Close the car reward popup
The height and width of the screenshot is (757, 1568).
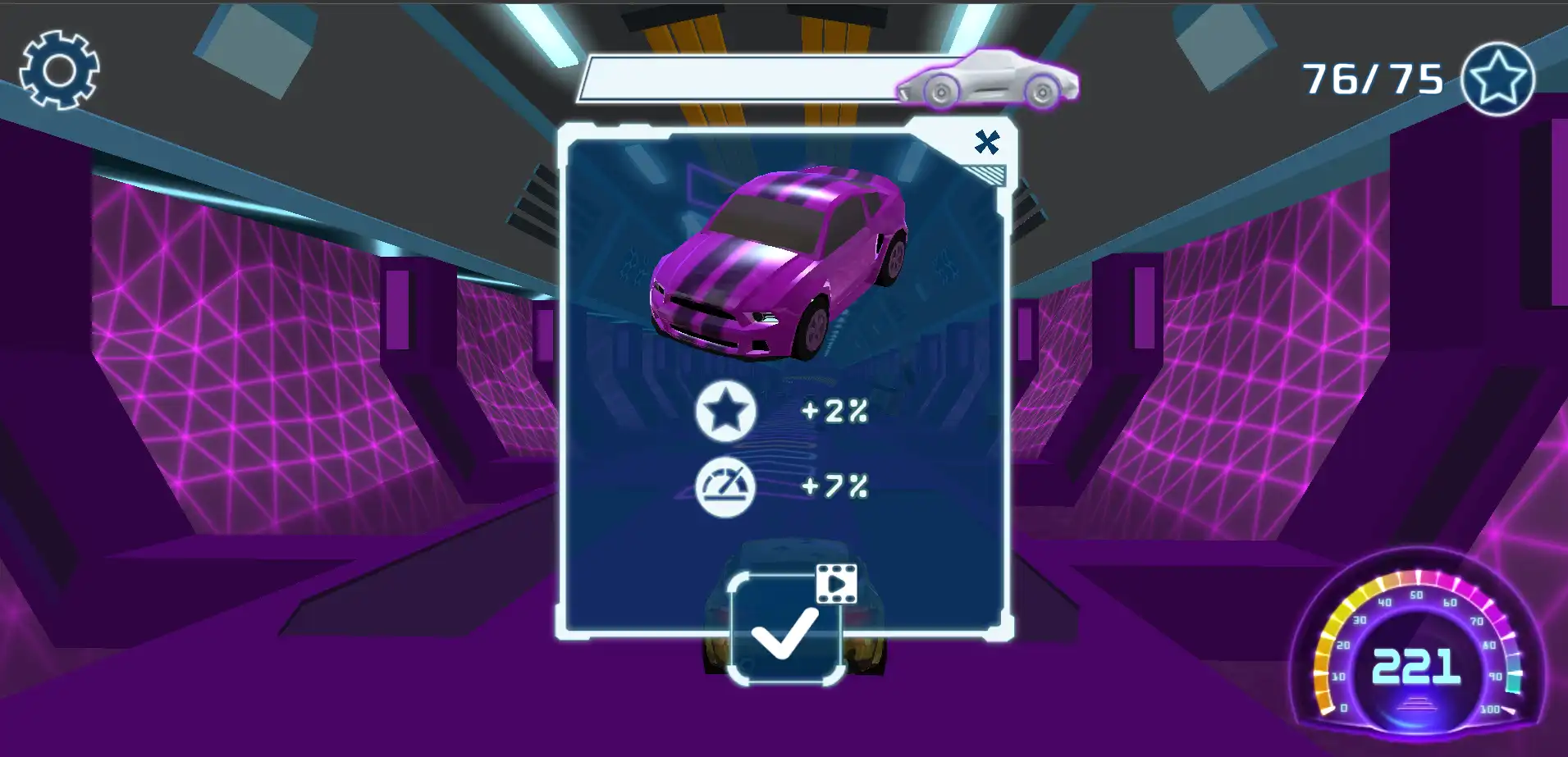(x=986, y=143)
